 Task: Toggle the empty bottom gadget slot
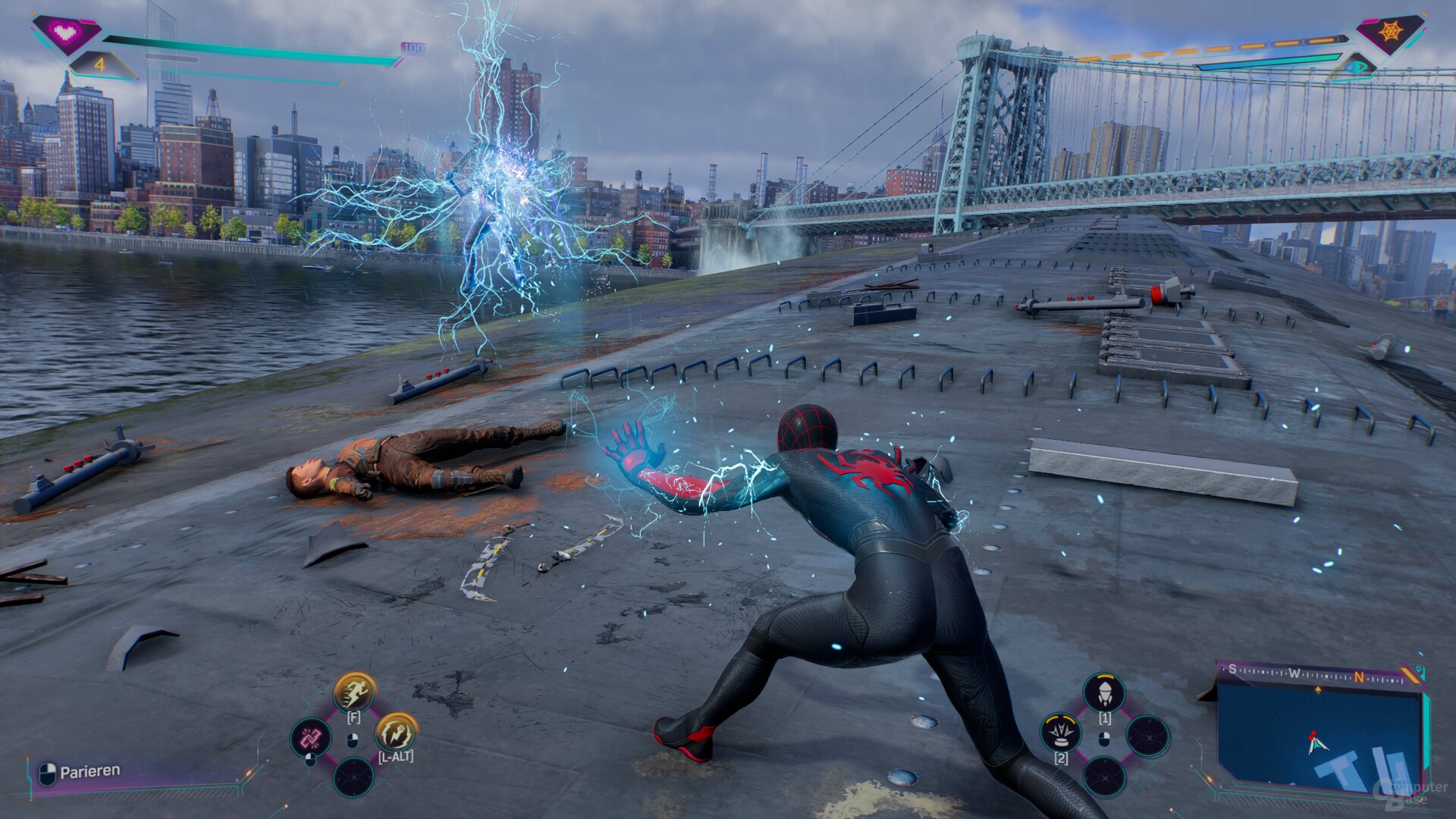[x=1105, y=777]
